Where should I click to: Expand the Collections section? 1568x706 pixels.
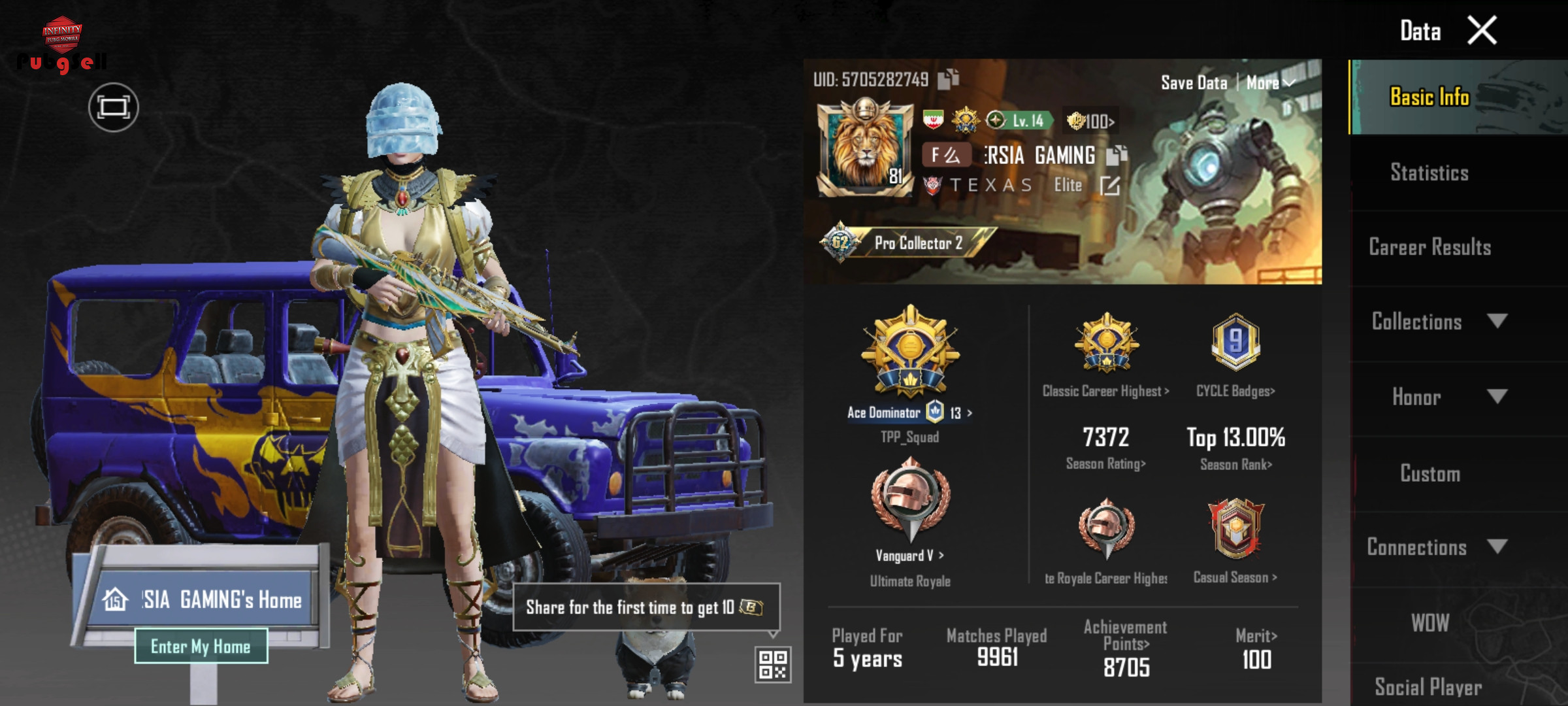point(1437,322)
